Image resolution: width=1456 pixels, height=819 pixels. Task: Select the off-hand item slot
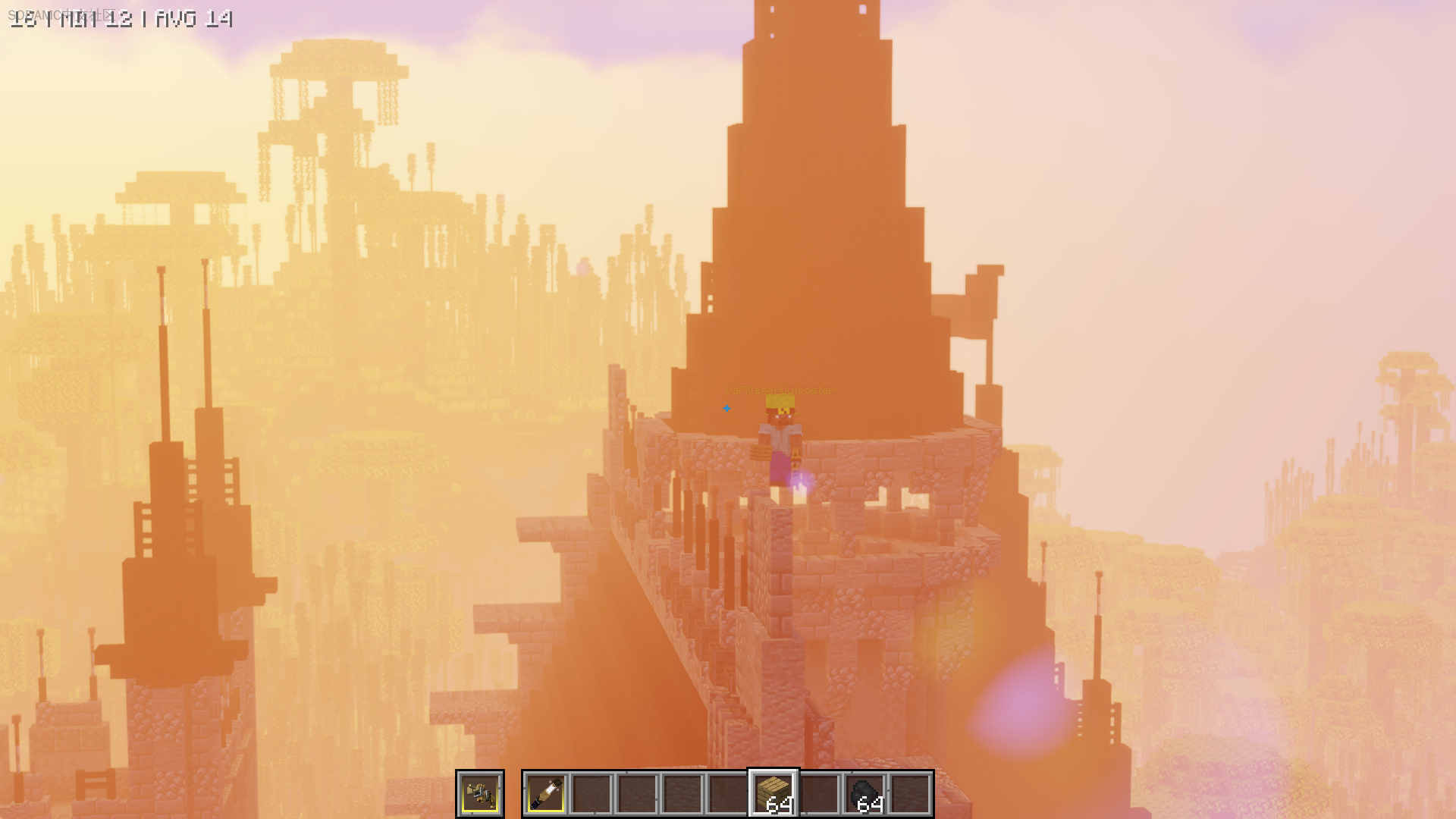[479, 794]
